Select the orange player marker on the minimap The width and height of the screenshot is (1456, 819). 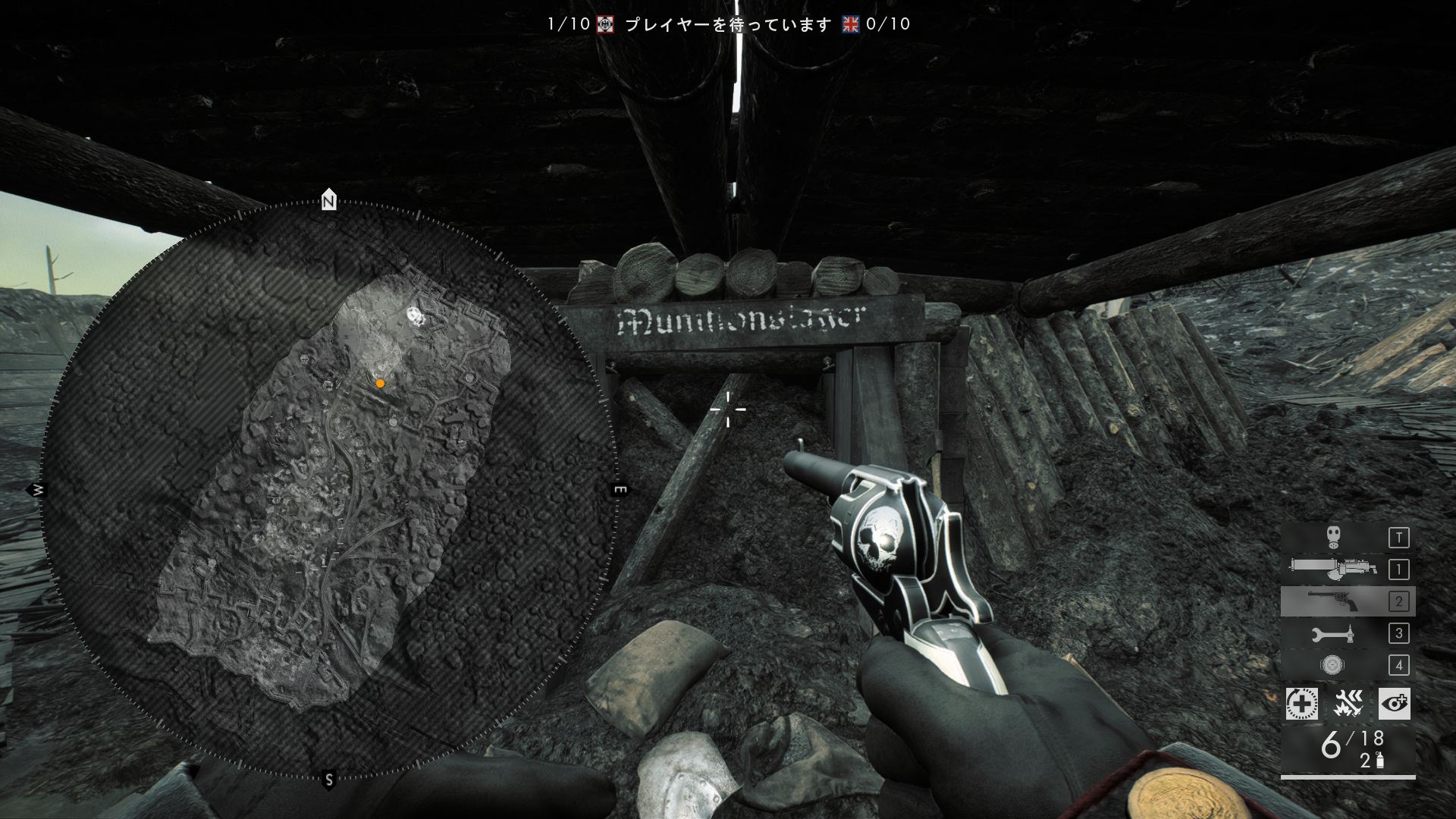380,384
